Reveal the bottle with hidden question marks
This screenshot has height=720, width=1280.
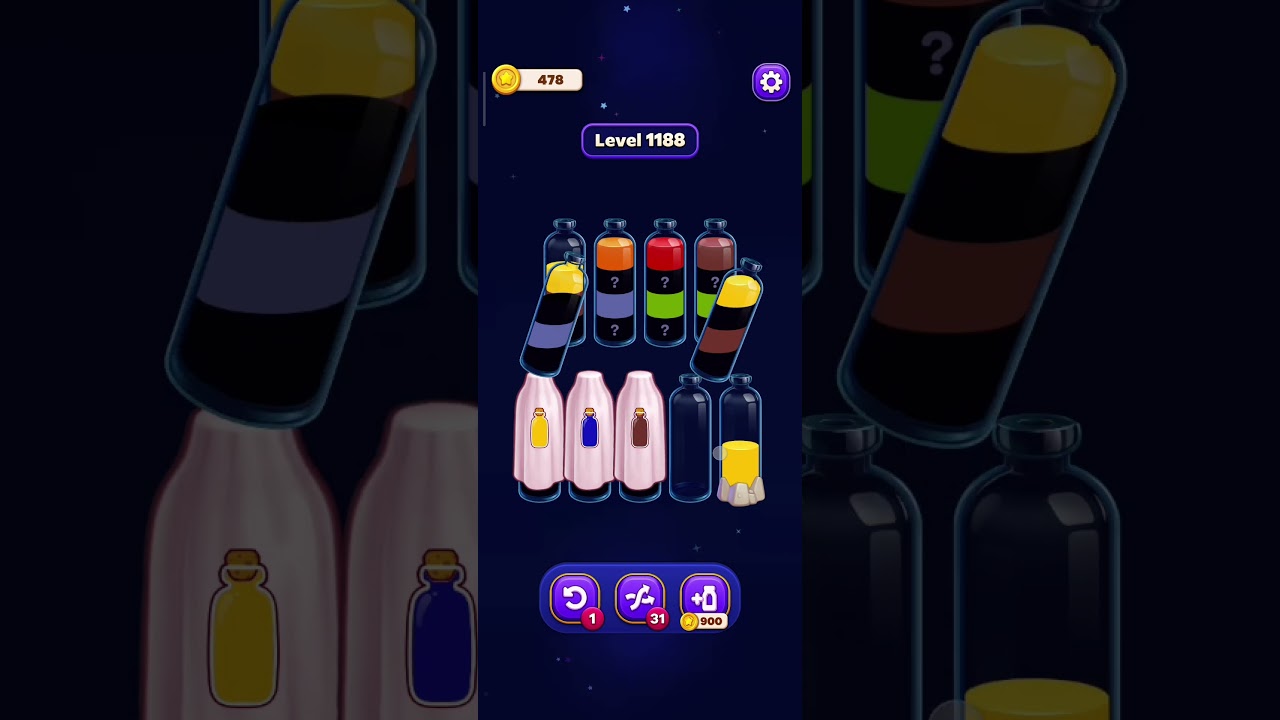pos(613,290)
